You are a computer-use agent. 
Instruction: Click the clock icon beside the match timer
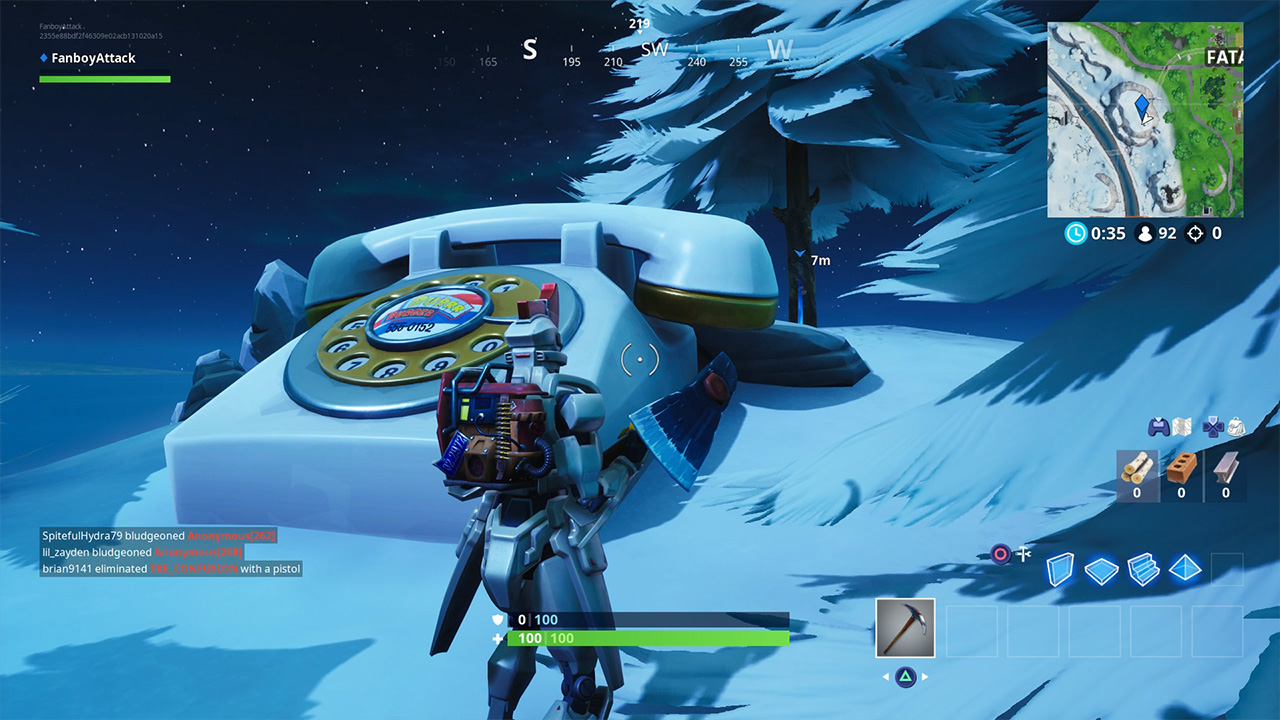(1076, 233)
